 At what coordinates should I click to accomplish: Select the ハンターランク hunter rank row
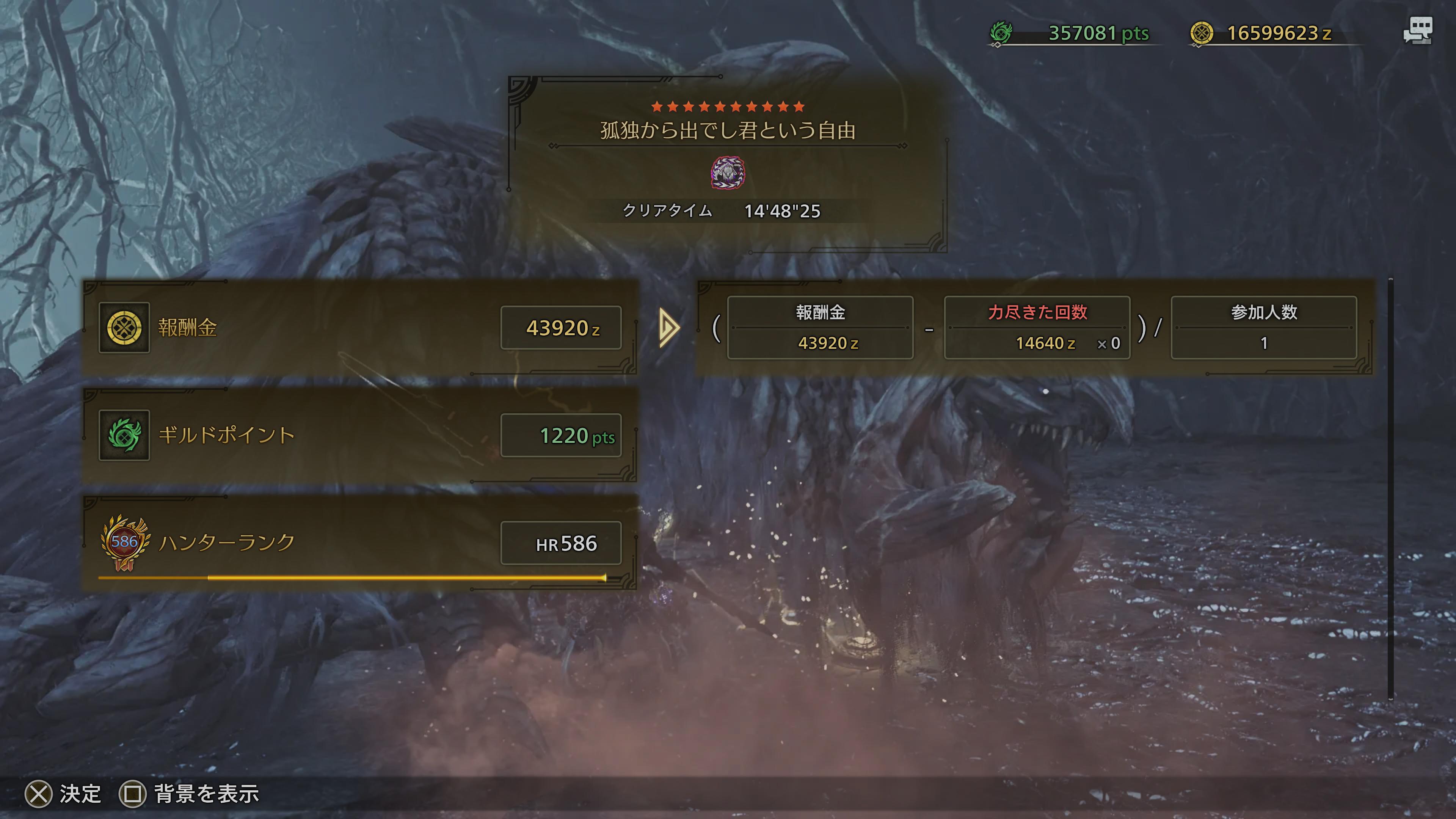(x=359, y=543)
